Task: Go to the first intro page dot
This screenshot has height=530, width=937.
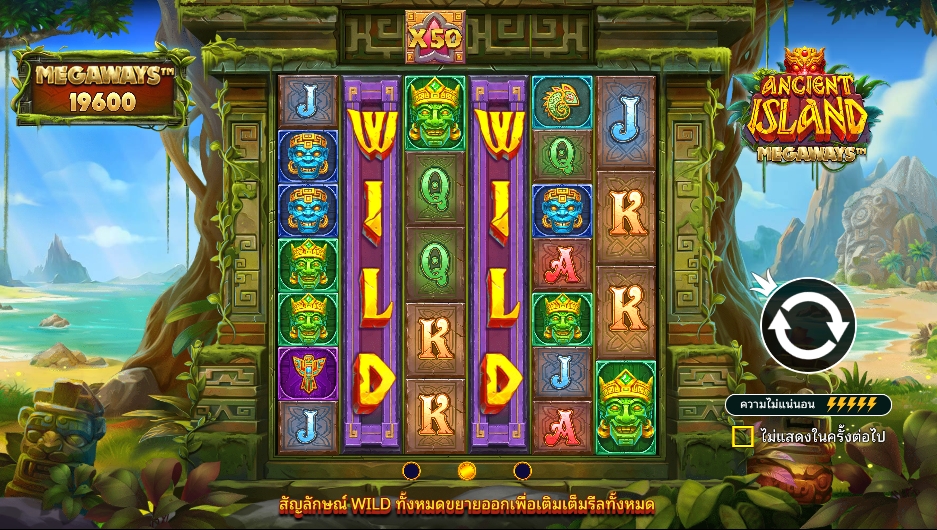Action: click(x=411, y=470)
